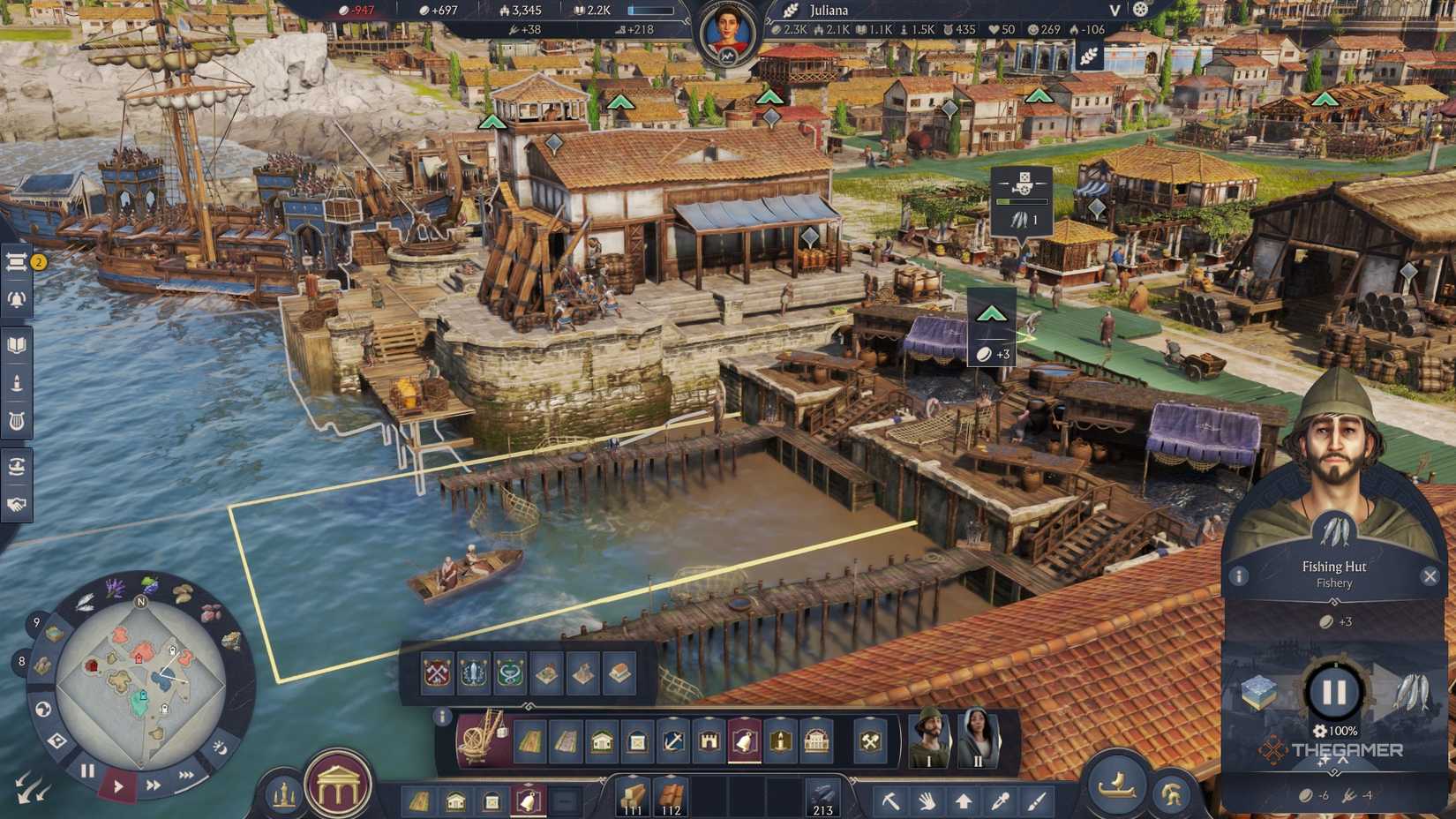Viewport: 1456px width, 819px height.
Task: Toggle the info panel on the Fishing Hut
Action: (x=1239, y=576)
